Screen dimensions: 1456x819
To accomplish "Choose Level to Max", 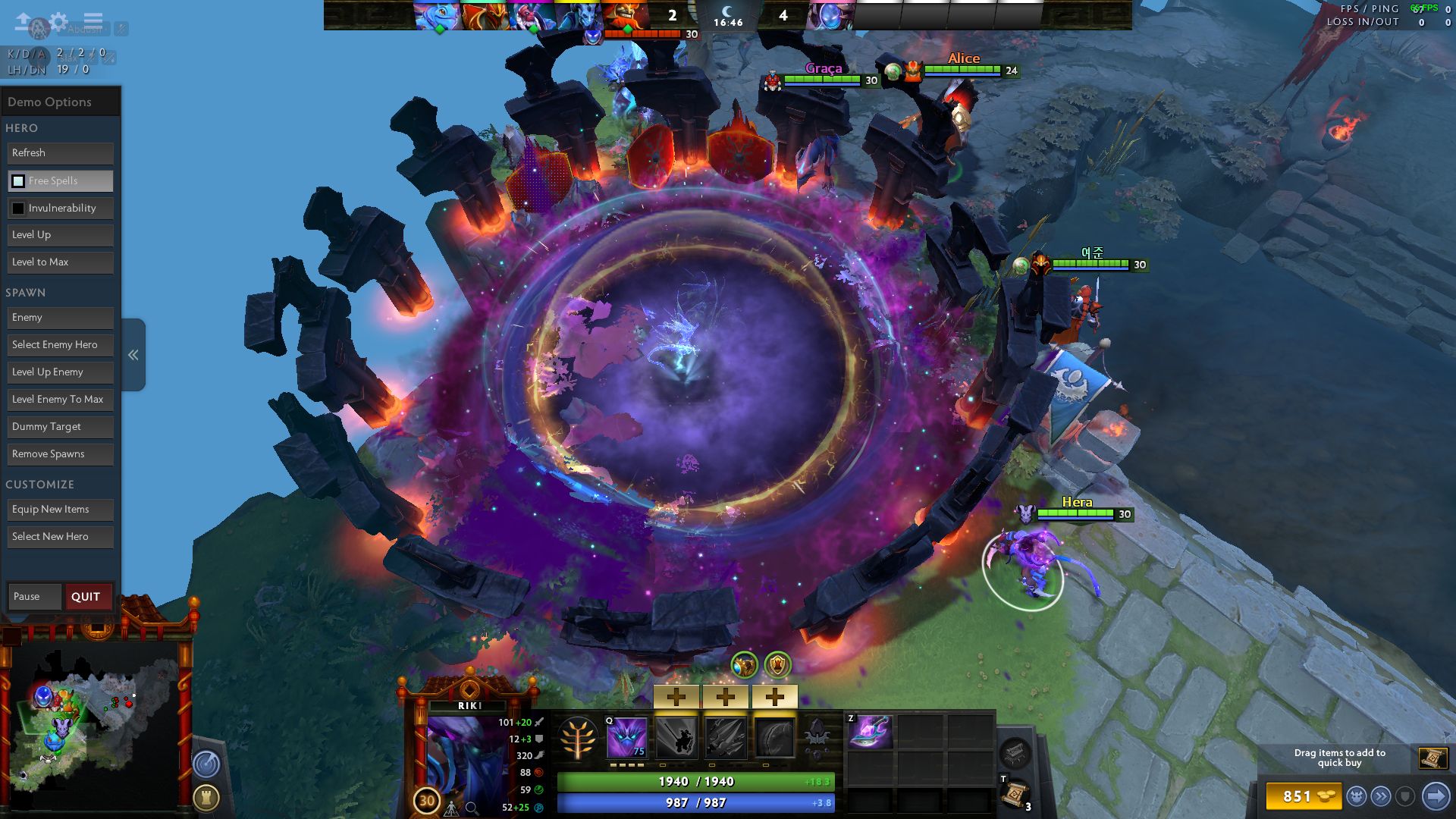I will (61, 262).
